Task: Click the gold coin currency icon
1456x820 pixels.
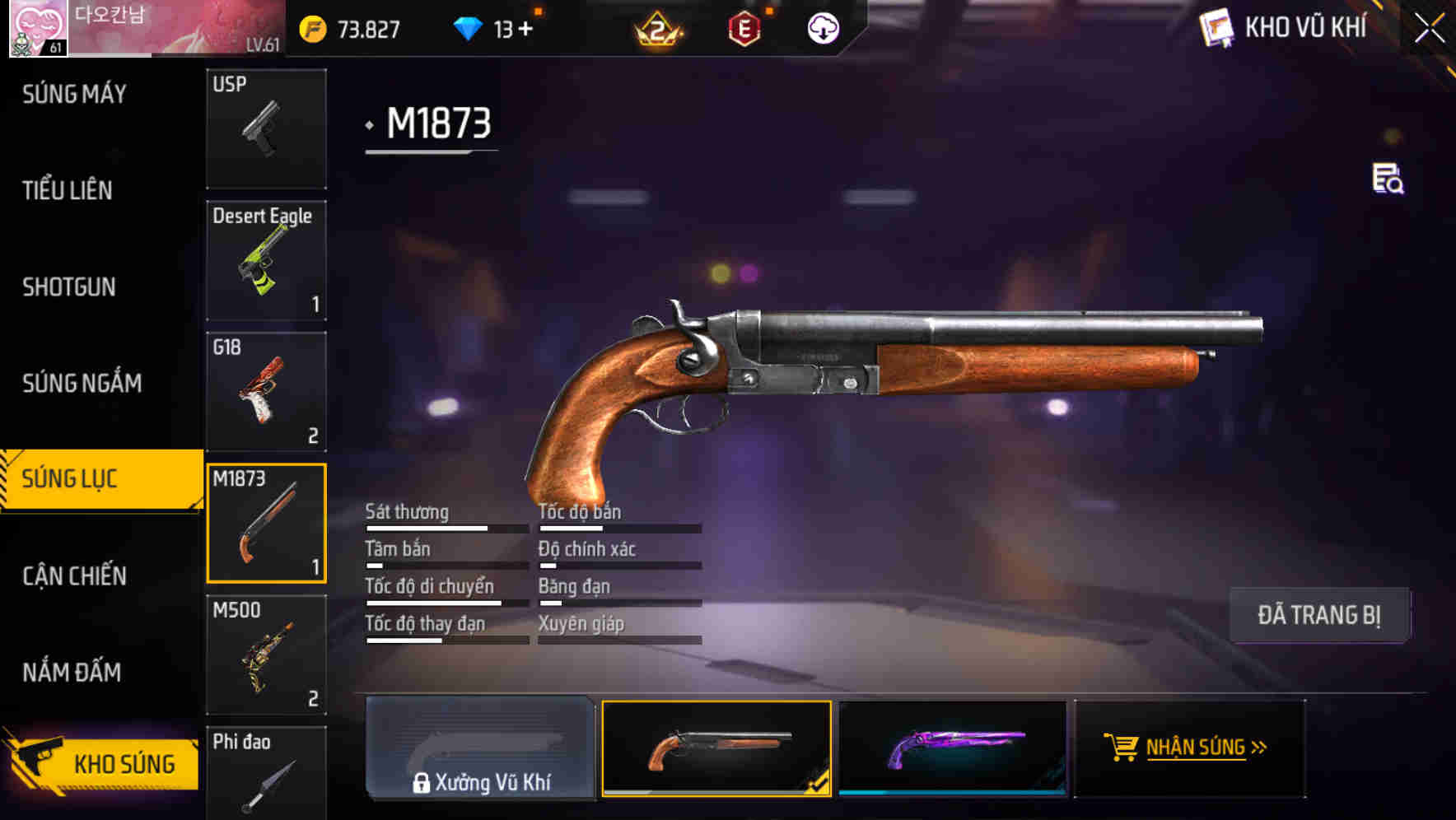Action: (311, 29)
